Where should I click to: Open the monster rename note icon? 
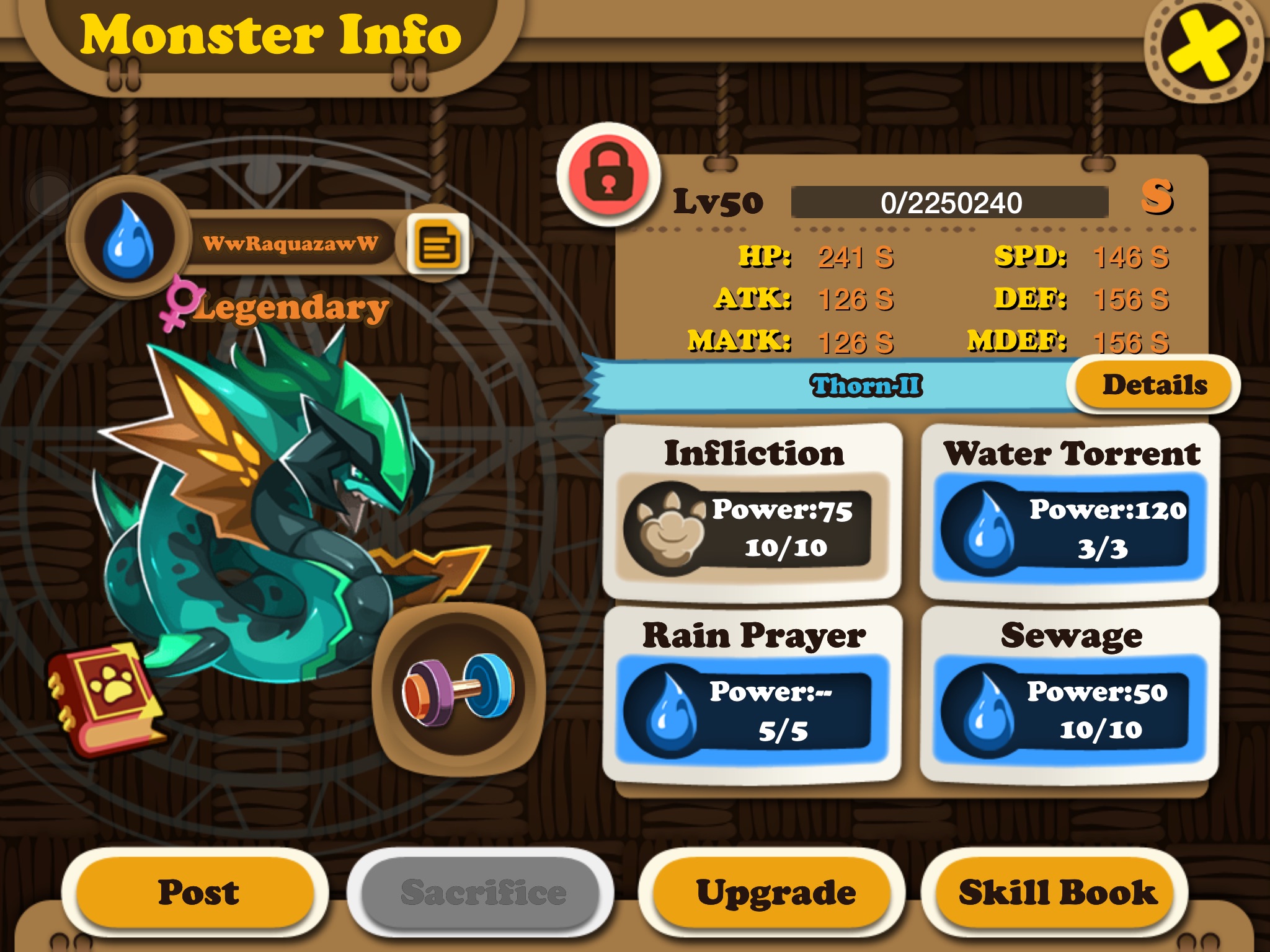pos(438,245)
